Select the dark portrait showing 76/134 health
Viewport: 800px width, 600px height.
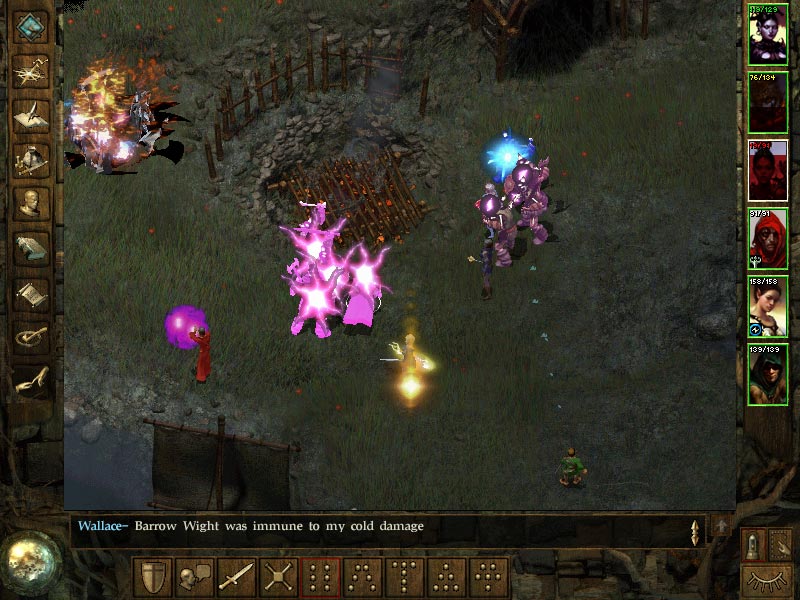click(x=768, y=102)
